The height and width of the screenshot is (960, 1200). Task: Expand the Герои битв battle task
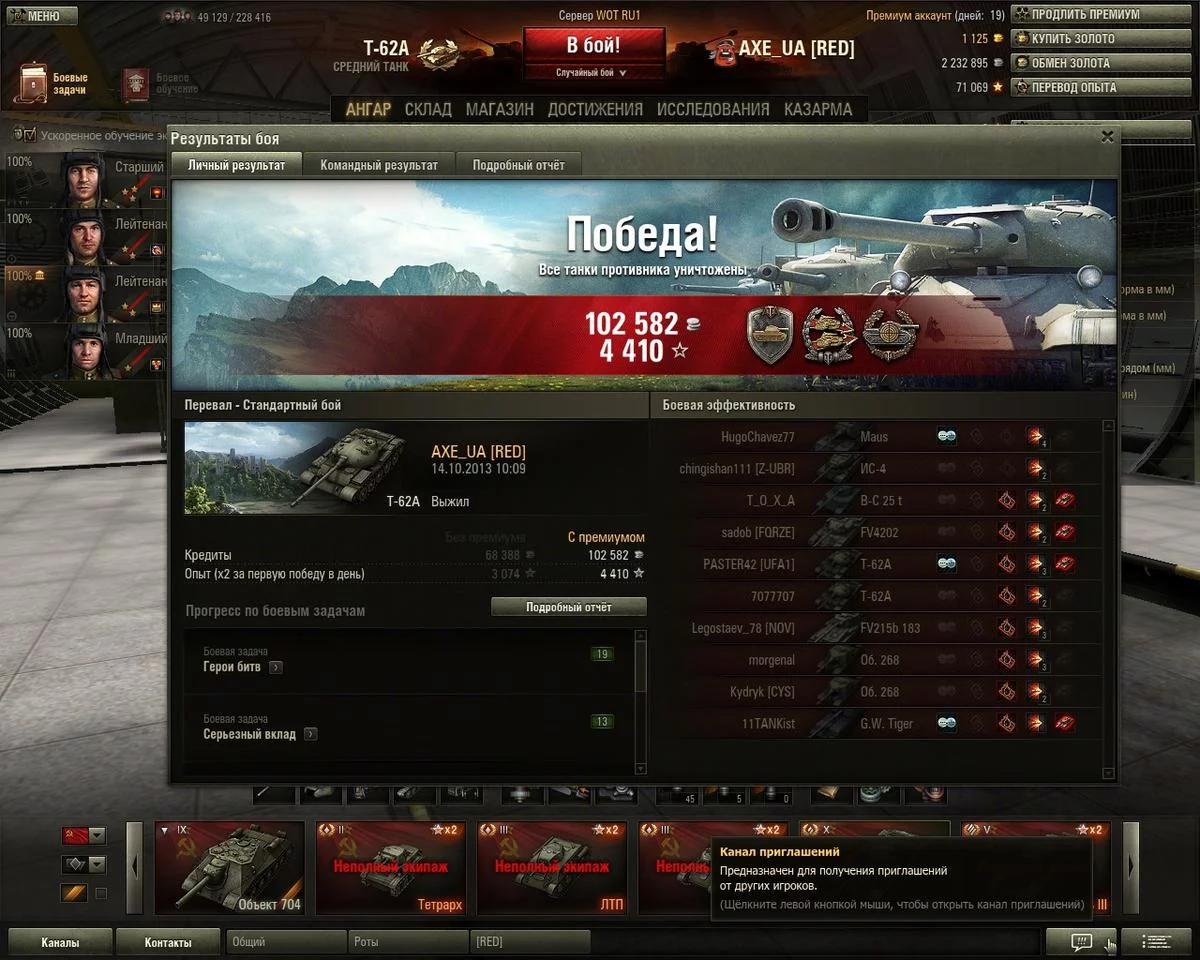click(276, 667)
